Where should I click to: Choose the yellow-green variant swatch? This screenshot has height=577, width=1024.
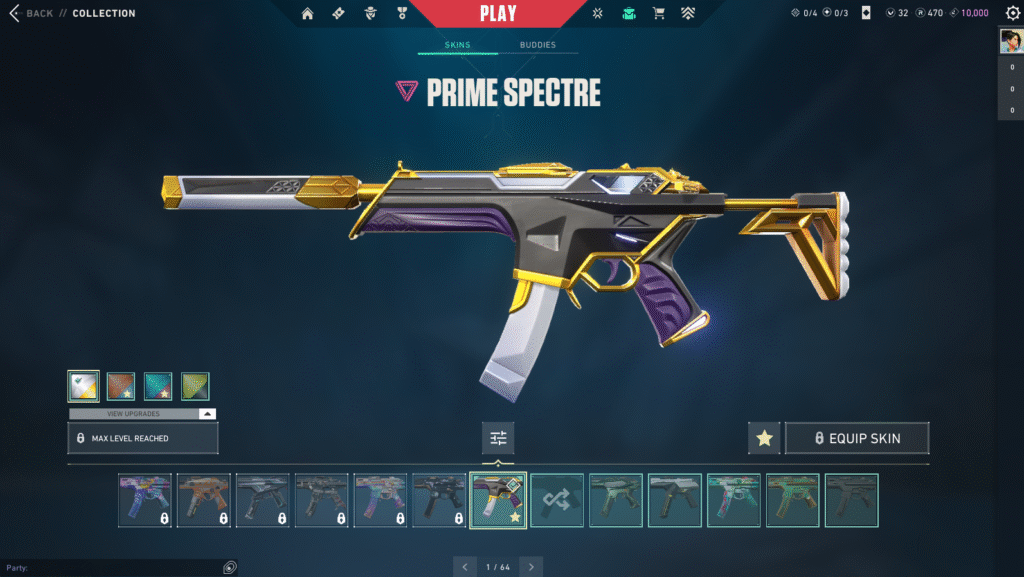point(195,386)
